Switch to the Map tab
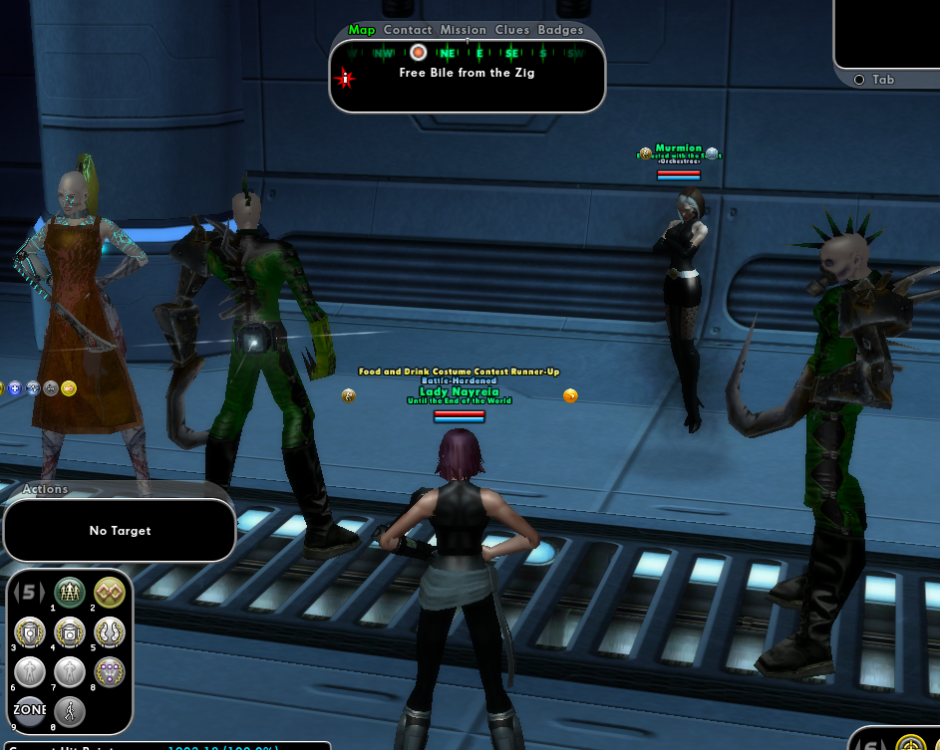The image size is (940, 750). (362, 30)
